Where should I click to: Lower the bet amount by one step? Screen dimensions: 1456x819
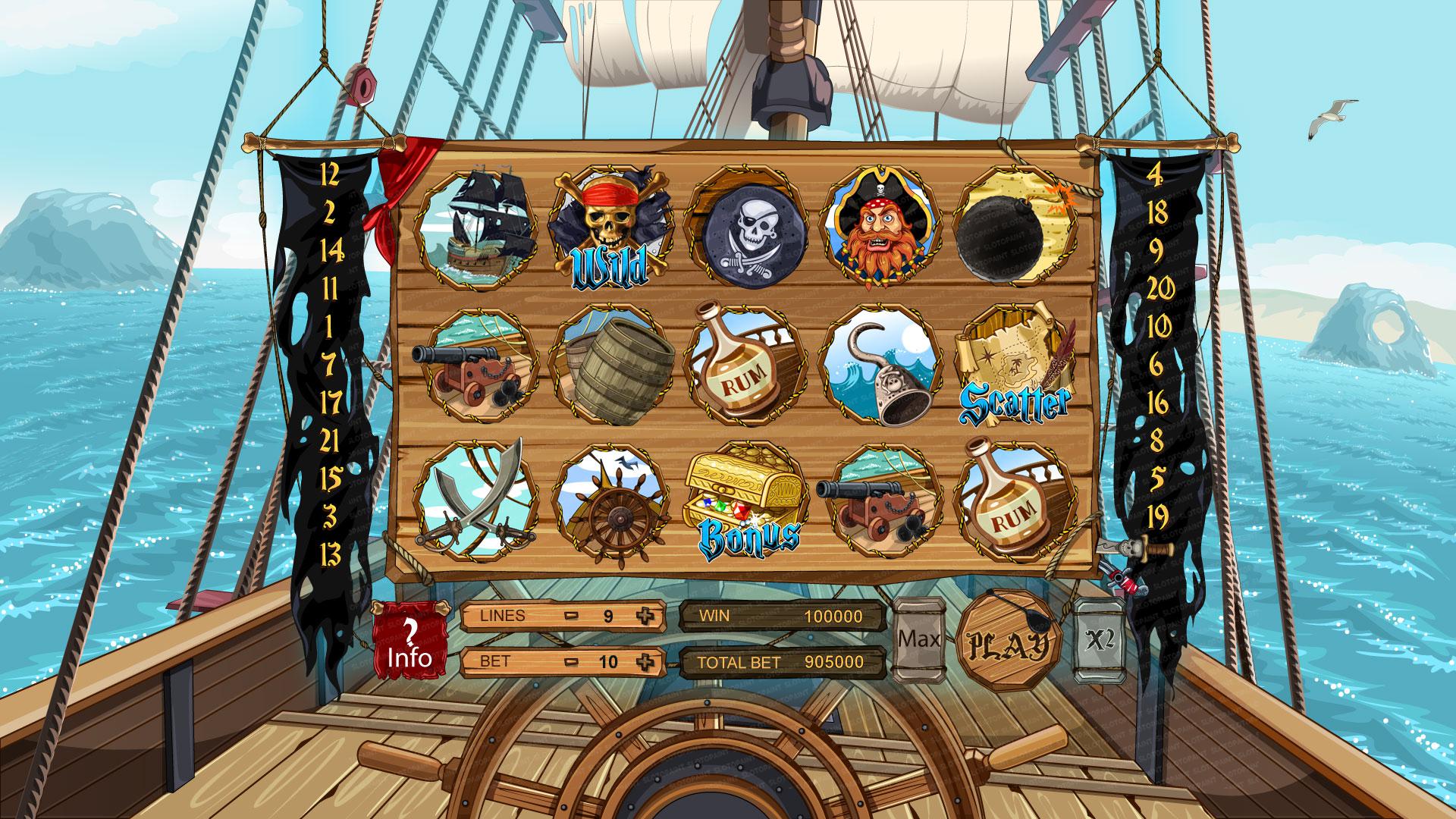pyautogui.click(x=572, y=662)
